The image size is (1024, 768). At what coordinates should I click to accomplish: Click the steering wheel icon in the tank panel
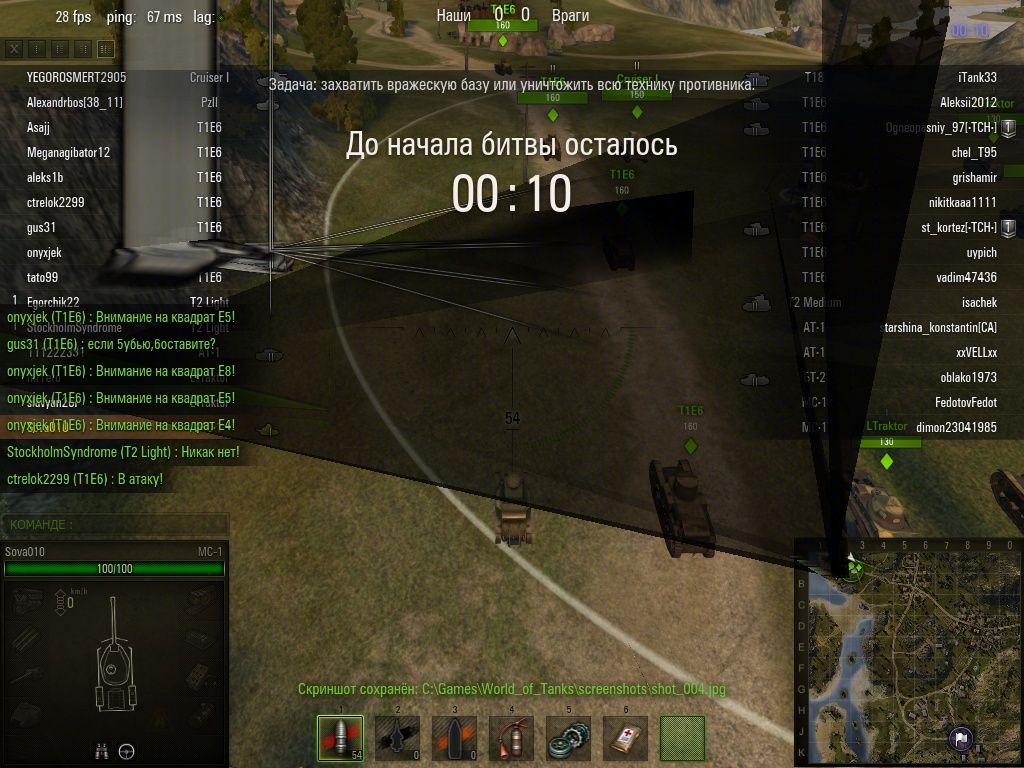point(127,751)
